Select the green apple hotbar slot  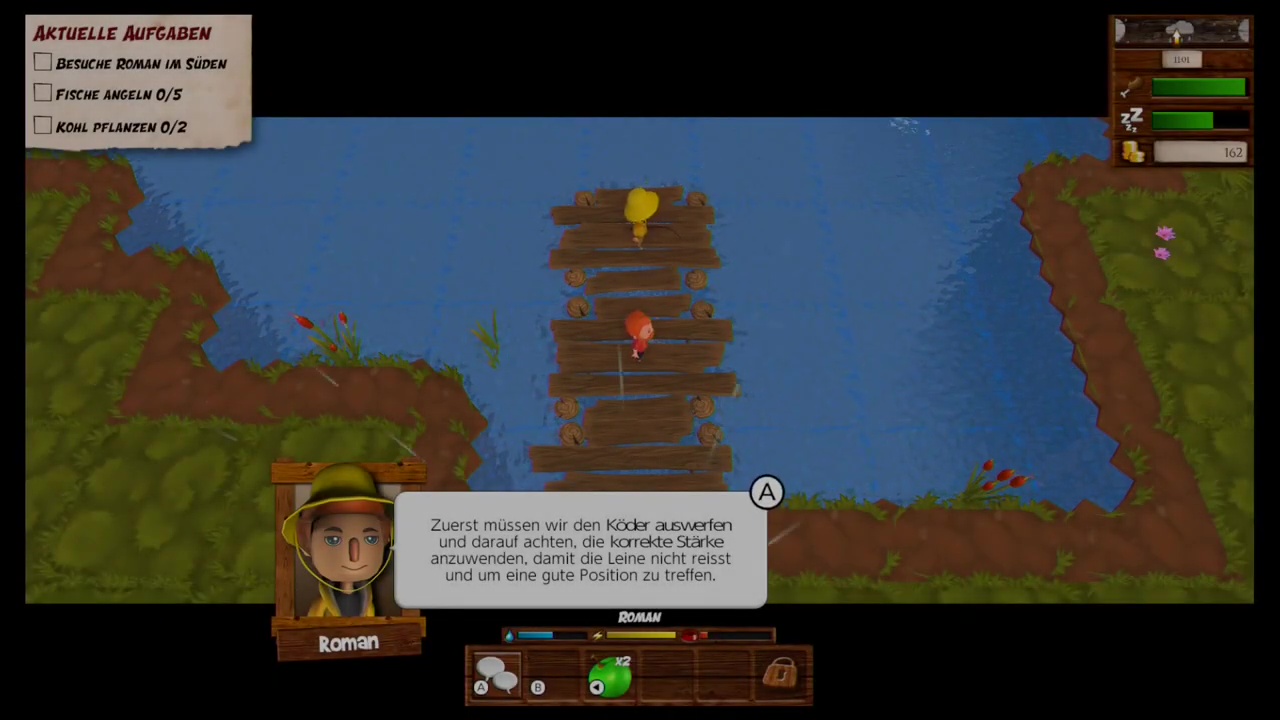coord(611,675)
